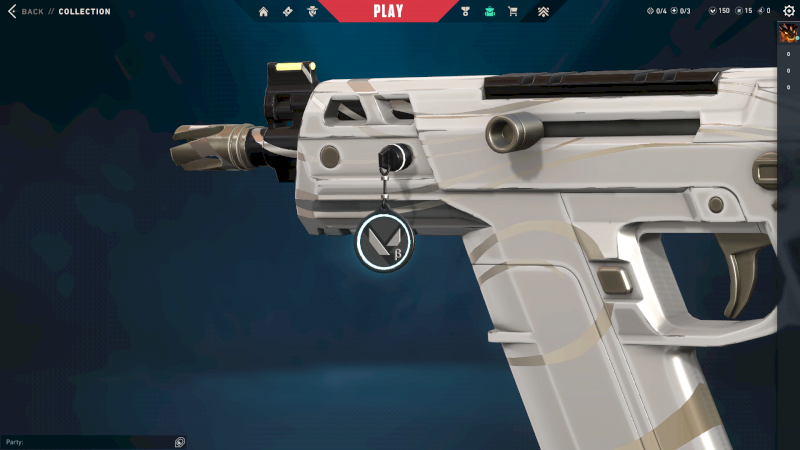Click the rank chevrons icon
800x450 pixels.
click(x=543, y=12)
